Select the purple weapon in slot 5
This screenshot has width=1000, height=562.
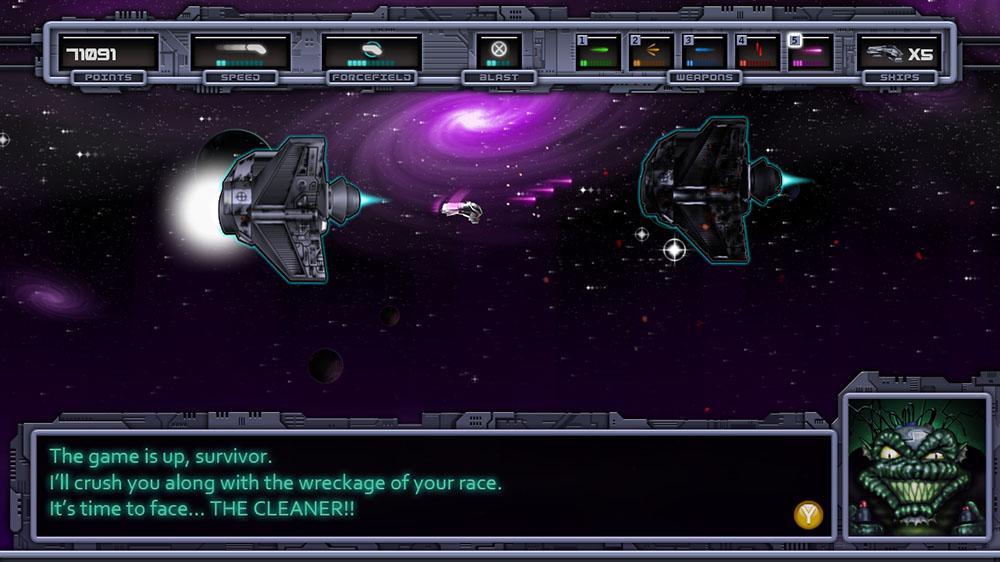[810, 51]
